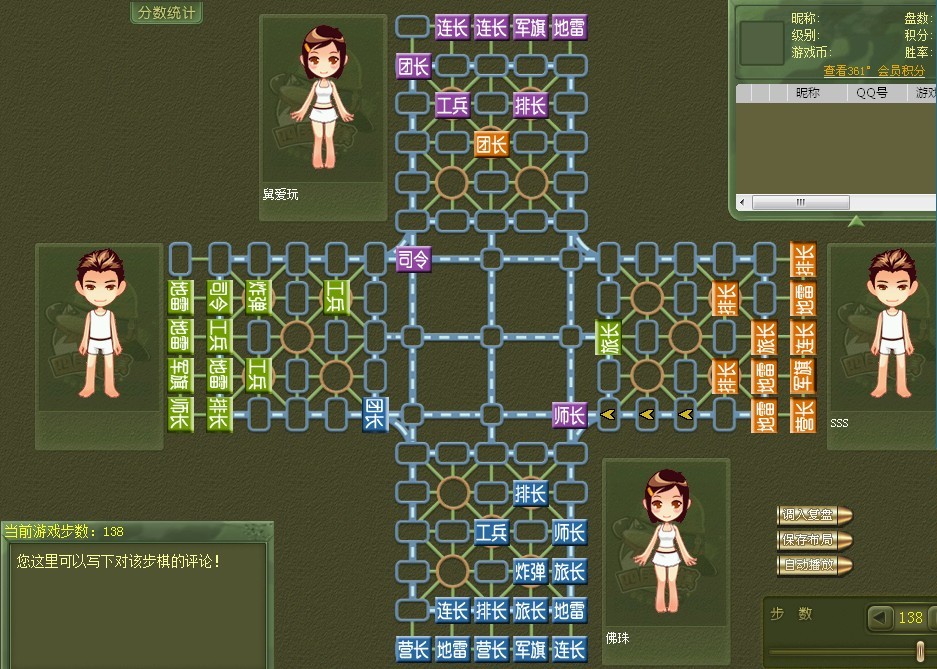The width and height of the screenshot is (937, 669).
Task: Click the player list horizontal scrollbar
Action: tap(800, 202)
